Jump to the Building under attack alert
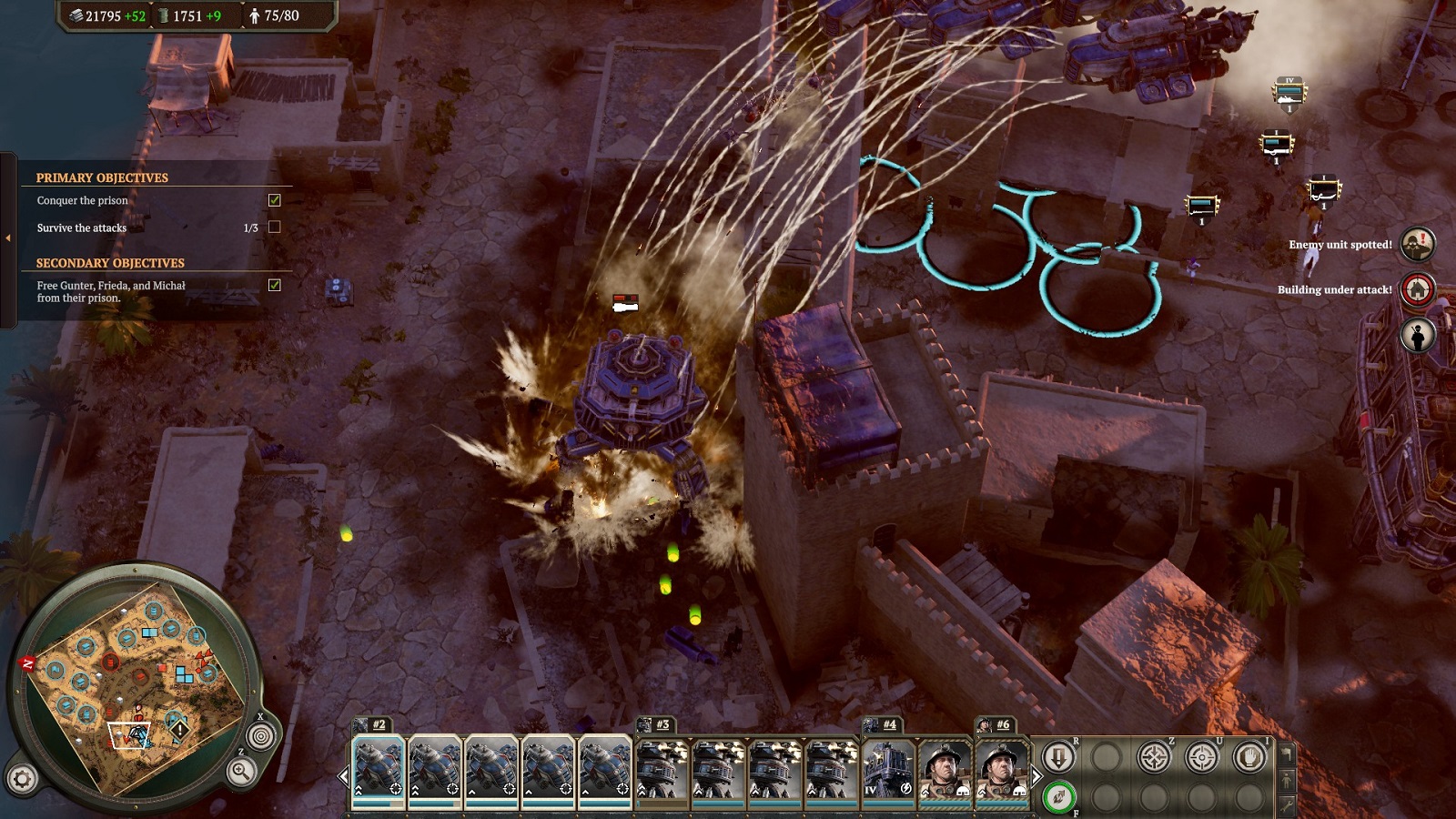 coord(1417,289)
